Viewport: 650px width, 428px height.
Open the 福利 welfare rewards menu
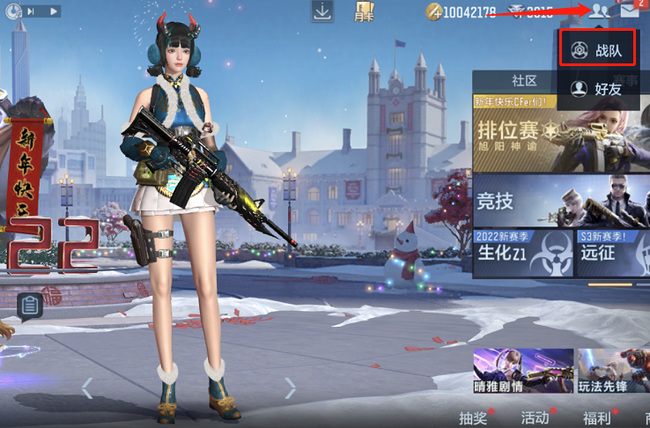pyautogui.click(x=597, y=417)
